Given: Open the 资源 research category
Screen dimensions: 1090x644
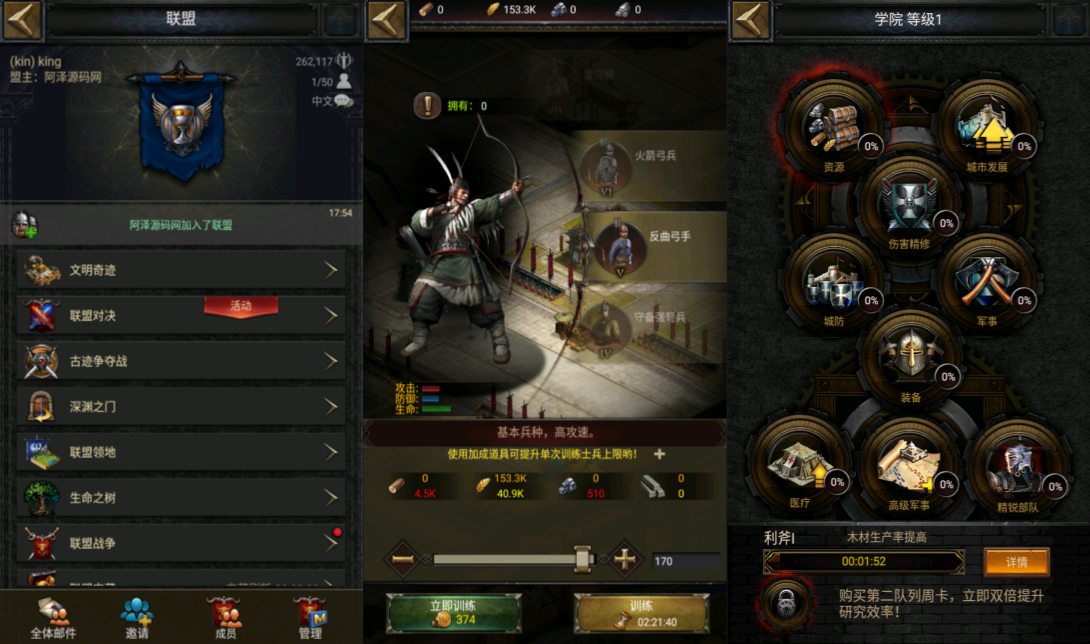Looking at the screenshot, I should (833, 127).
